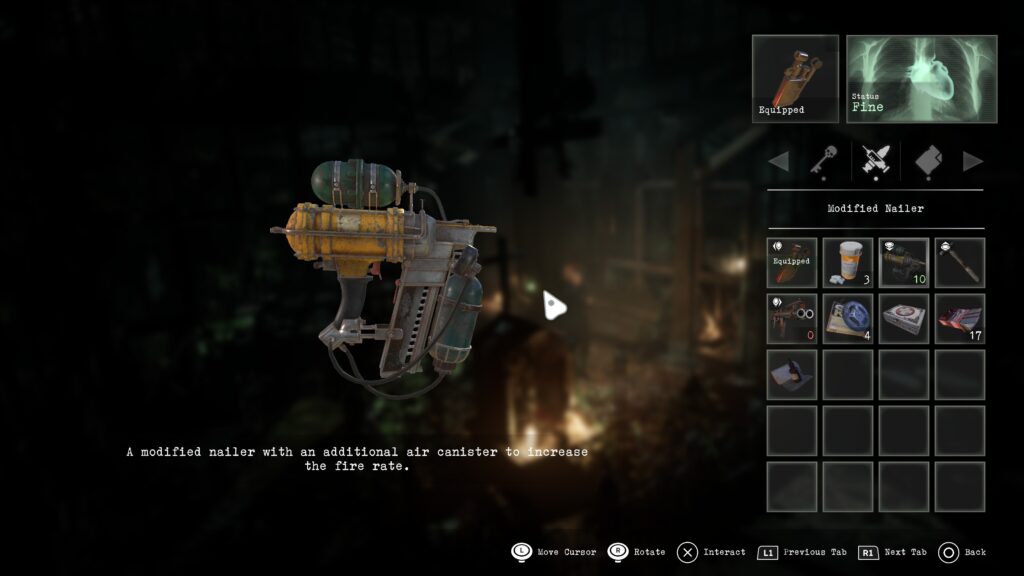Select the hammer in inventory
Image resolution: width=1024 pixels, height=576 pixels.
click(x=960, y=262)
